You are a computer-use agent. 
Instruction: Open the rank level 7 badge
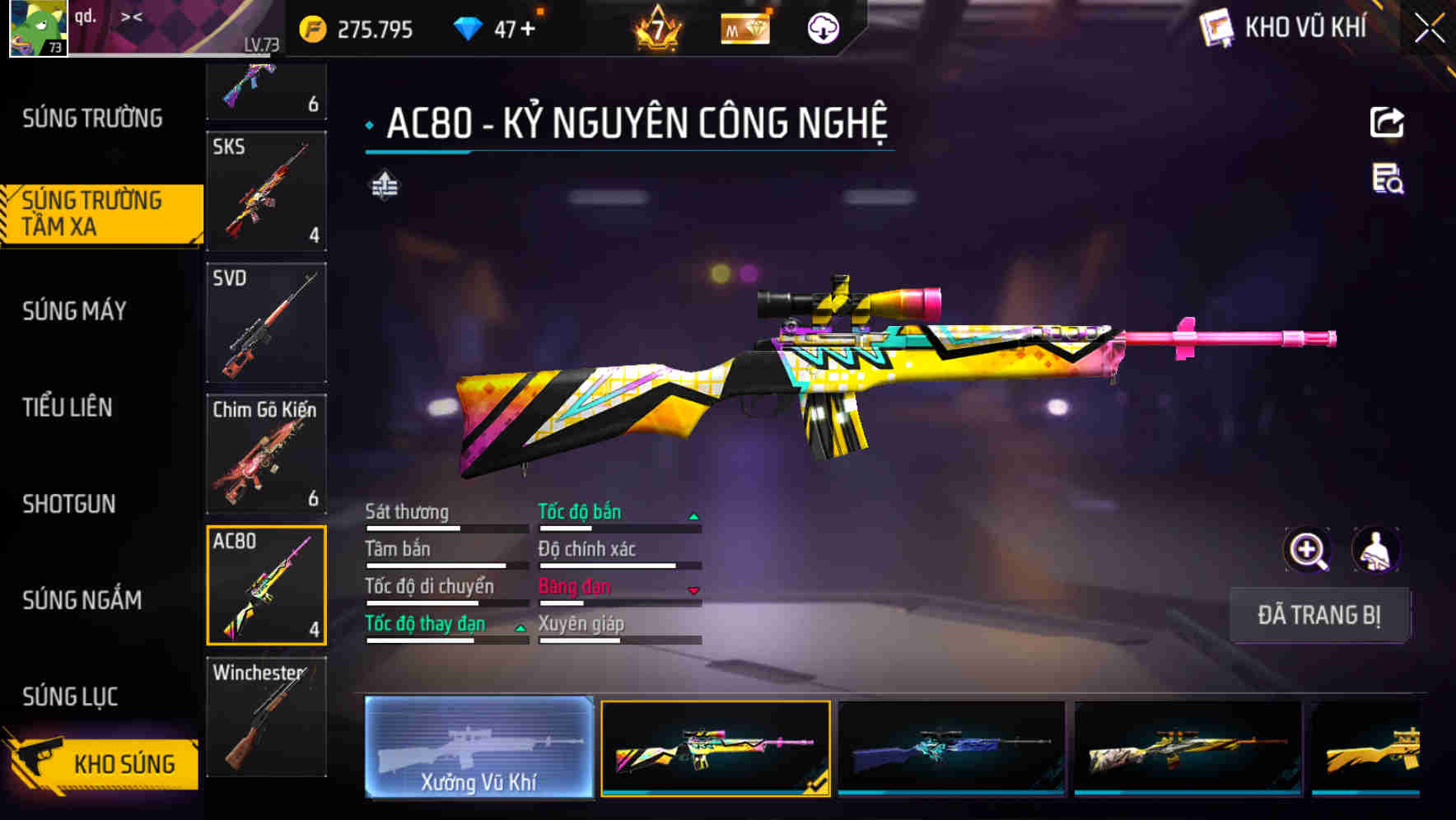click(x=659, y=27)
